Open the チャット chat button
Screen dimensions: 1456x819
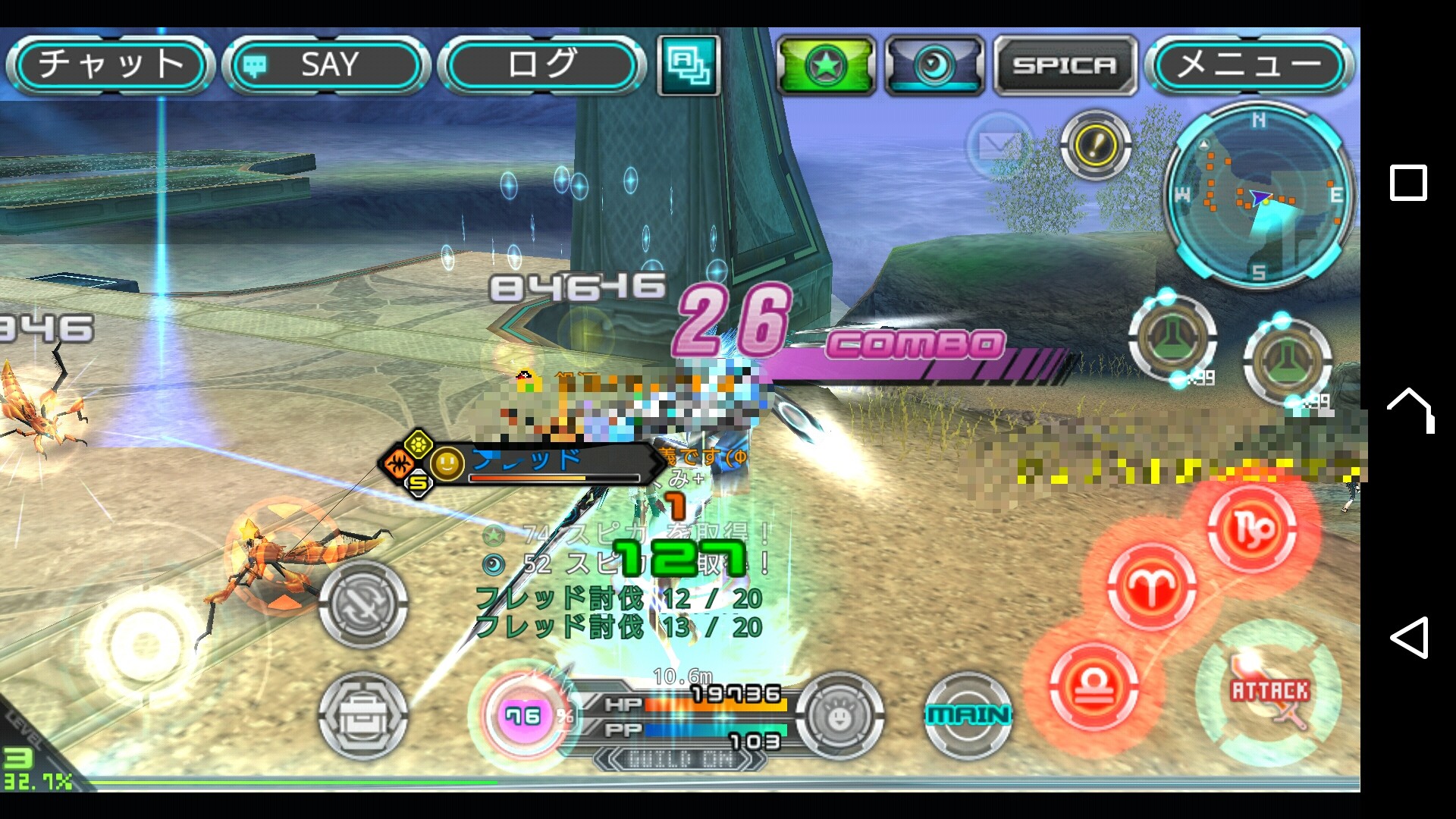[x=111, y=65]
